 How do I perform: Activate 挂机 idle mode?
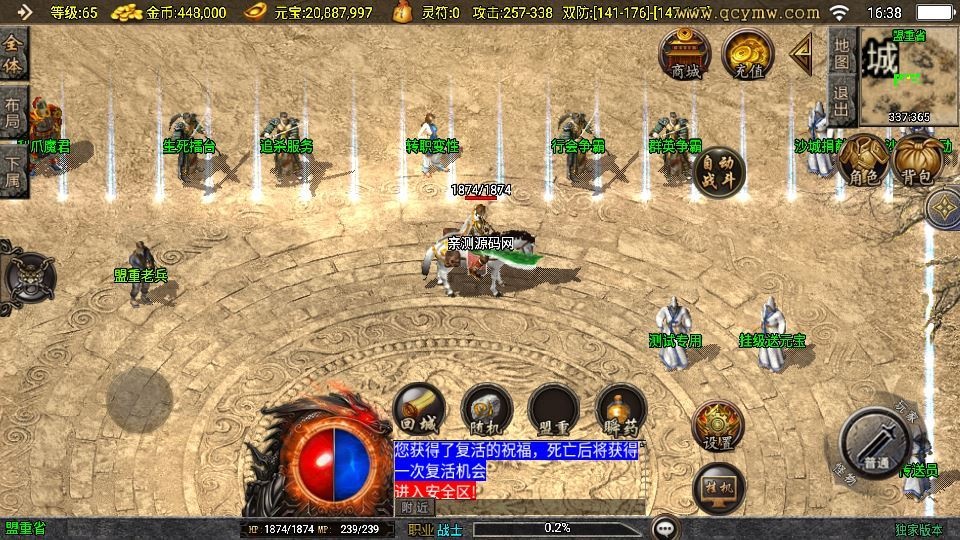718,487
